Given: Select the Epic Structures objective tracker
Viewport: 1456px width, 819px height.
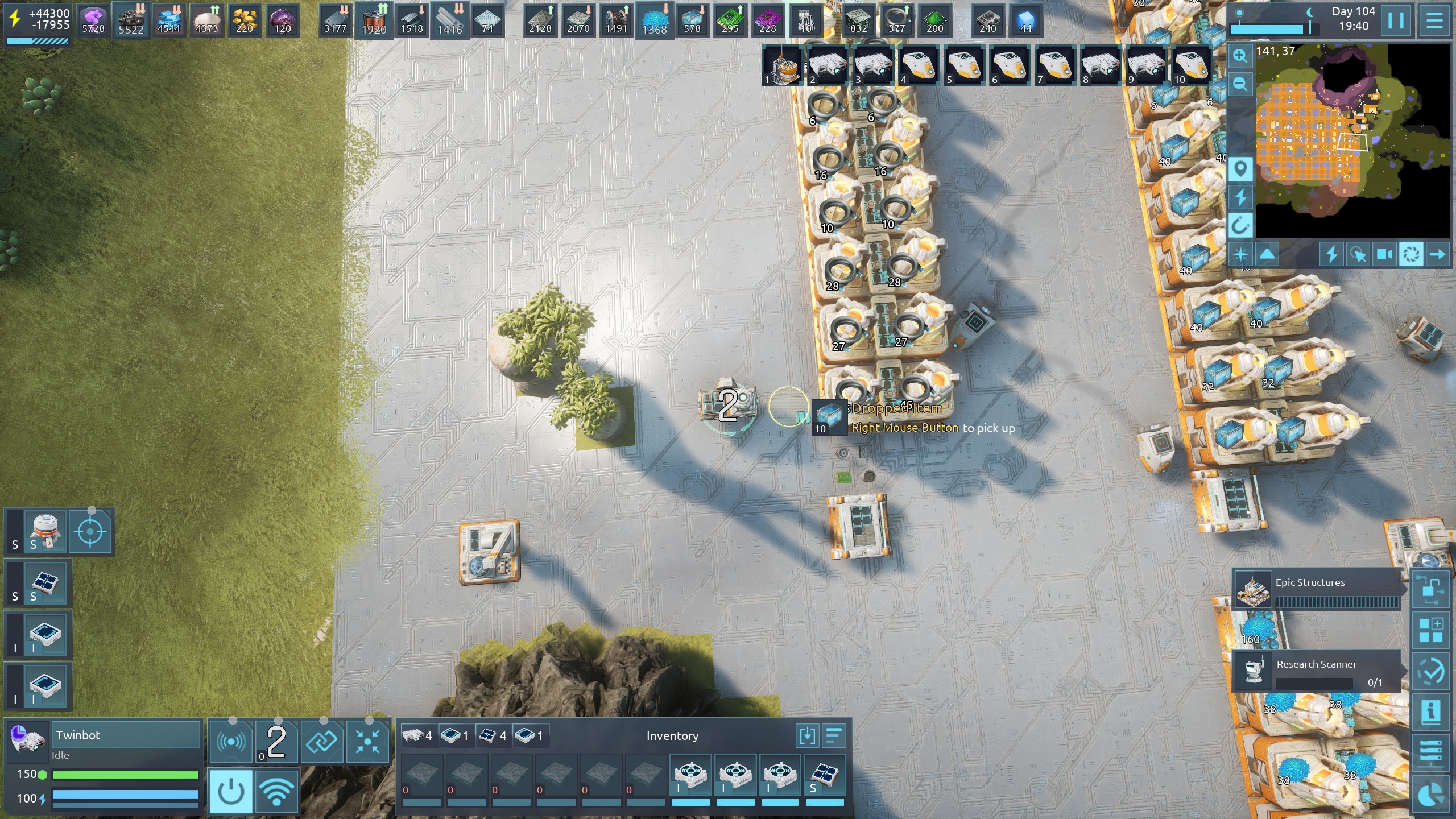Looking at the screenshot, I should [1317, 589].
